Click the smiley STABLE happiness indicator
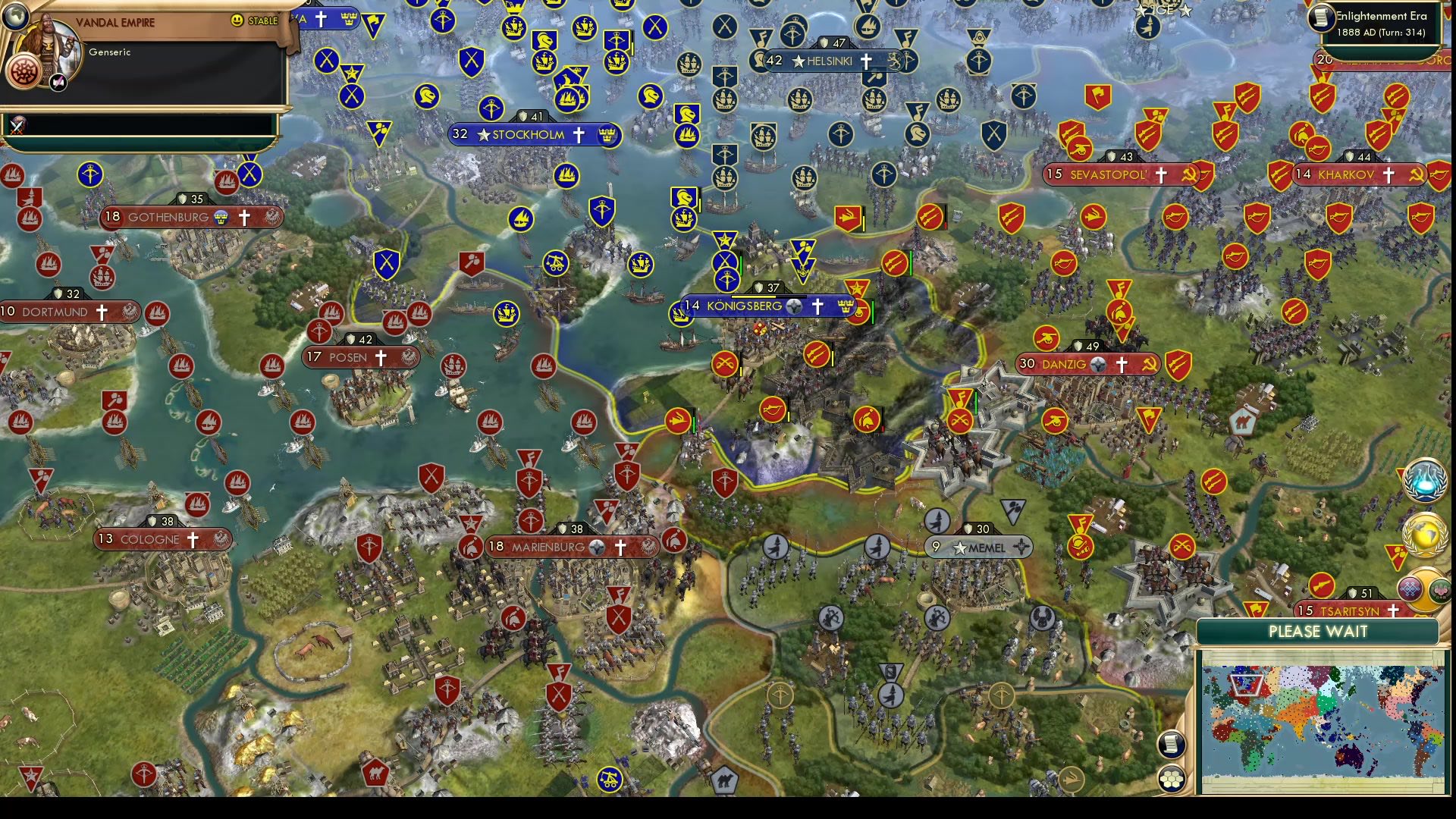The image size is (1456, 819). click(x=236, y=20)
